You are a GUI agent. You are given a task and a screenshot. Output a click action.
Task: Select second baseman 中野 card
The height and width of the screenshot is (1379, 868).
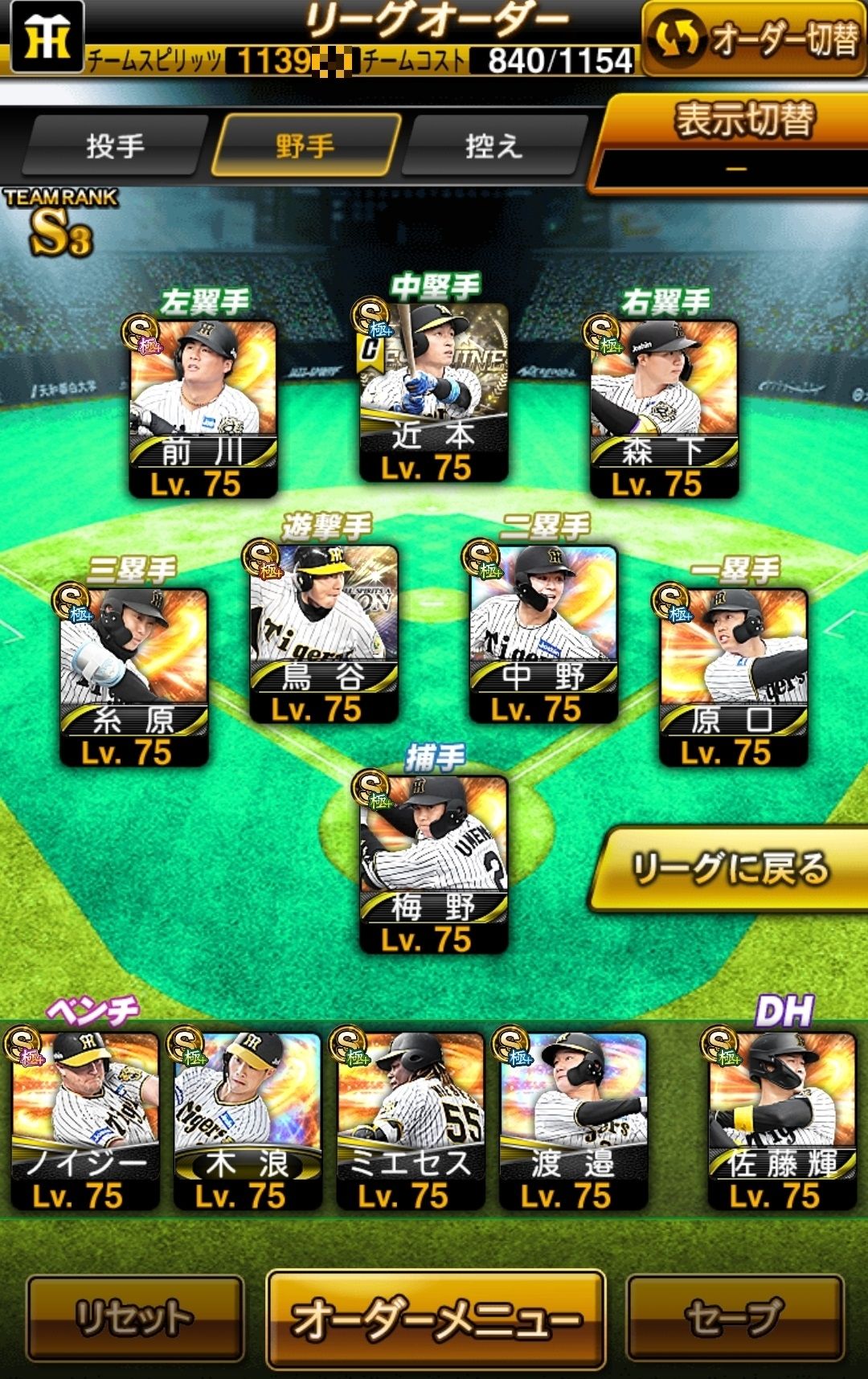click(542, 632)
